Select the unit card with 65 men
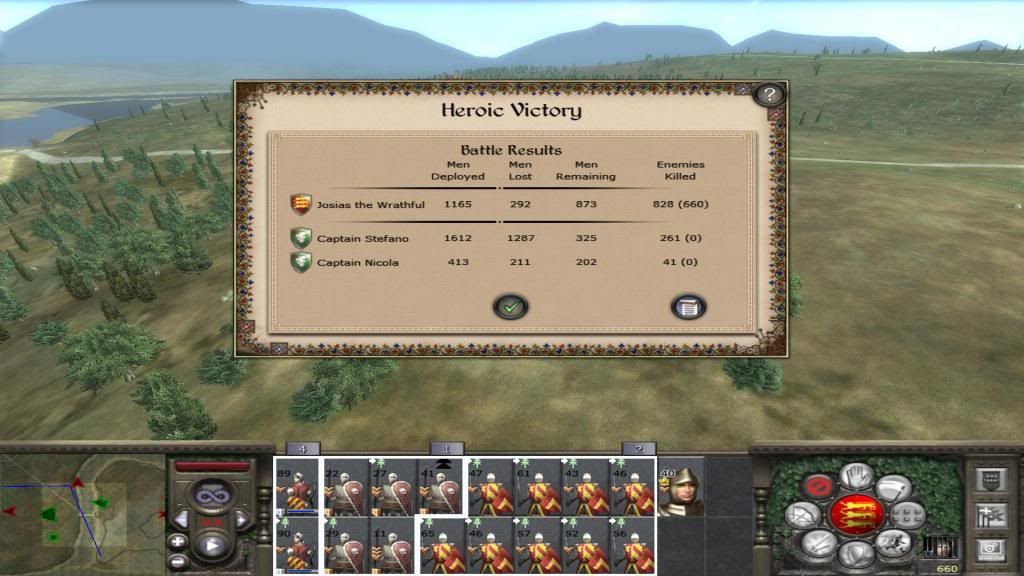1024x576 pixels. [440, 545]
